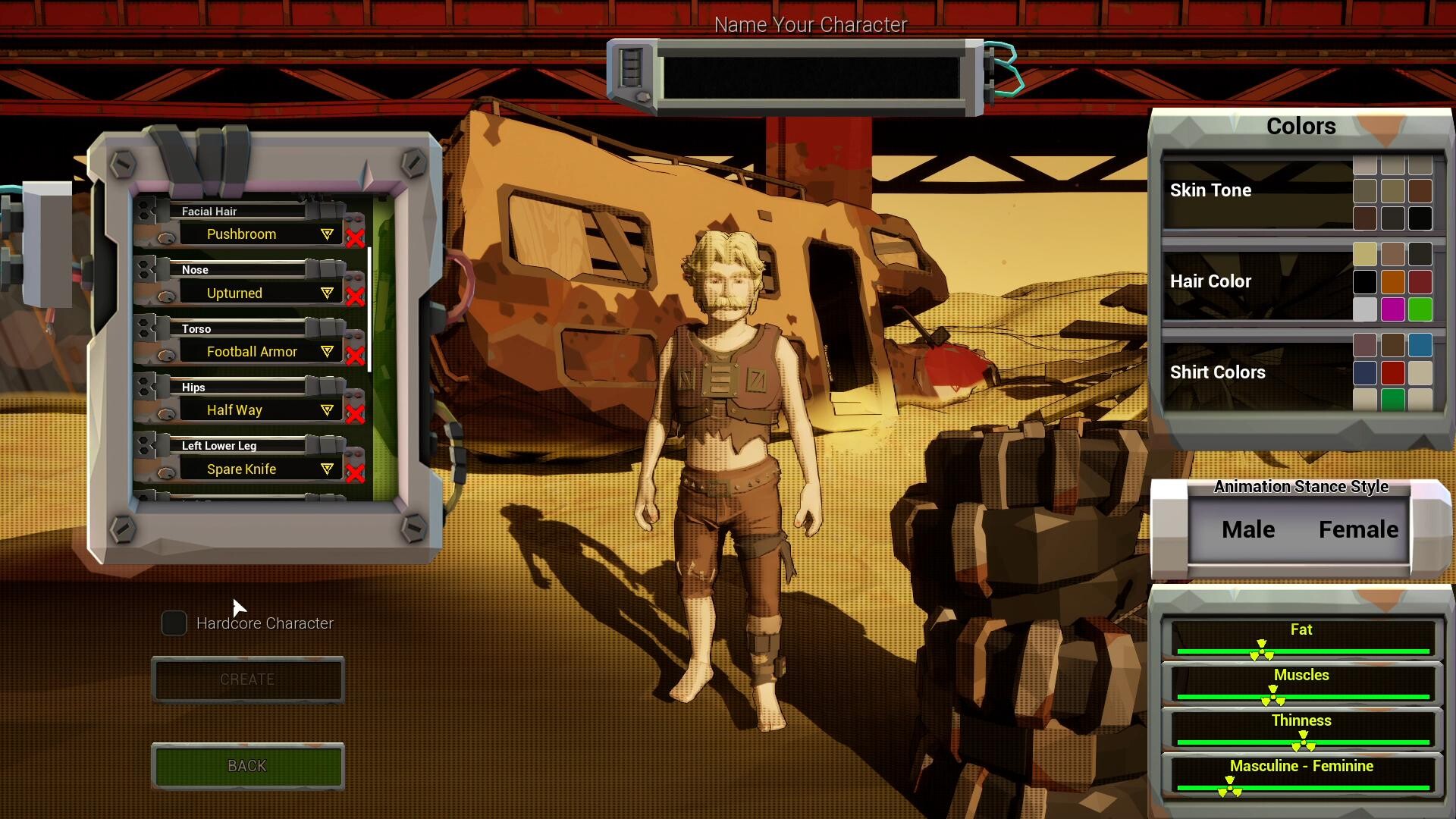1456x819 pixels.
Task: Switch to the Female animation stance
Action: 1357,530
